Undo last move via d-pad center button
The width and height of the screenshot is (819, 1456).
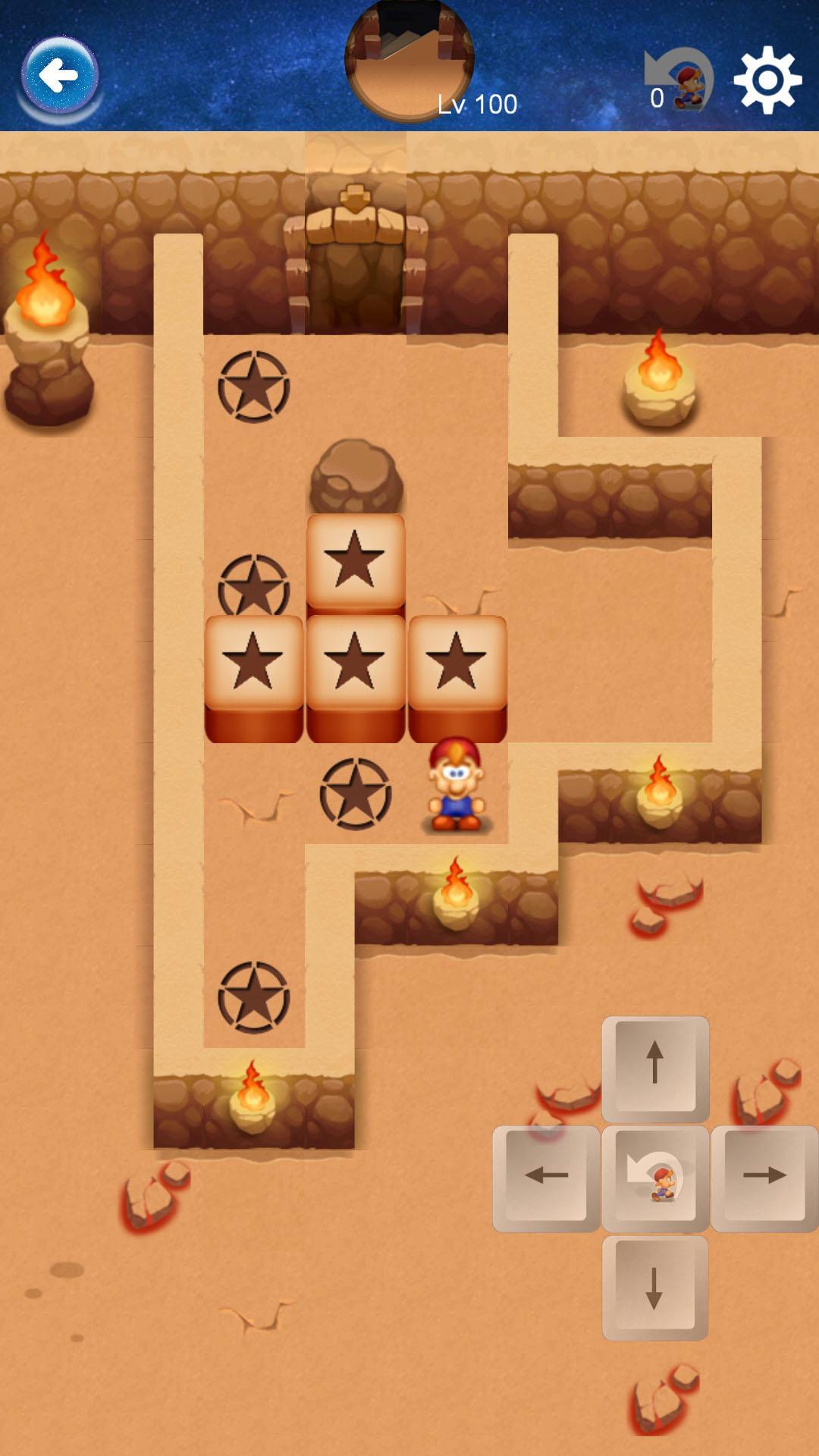655,1177
